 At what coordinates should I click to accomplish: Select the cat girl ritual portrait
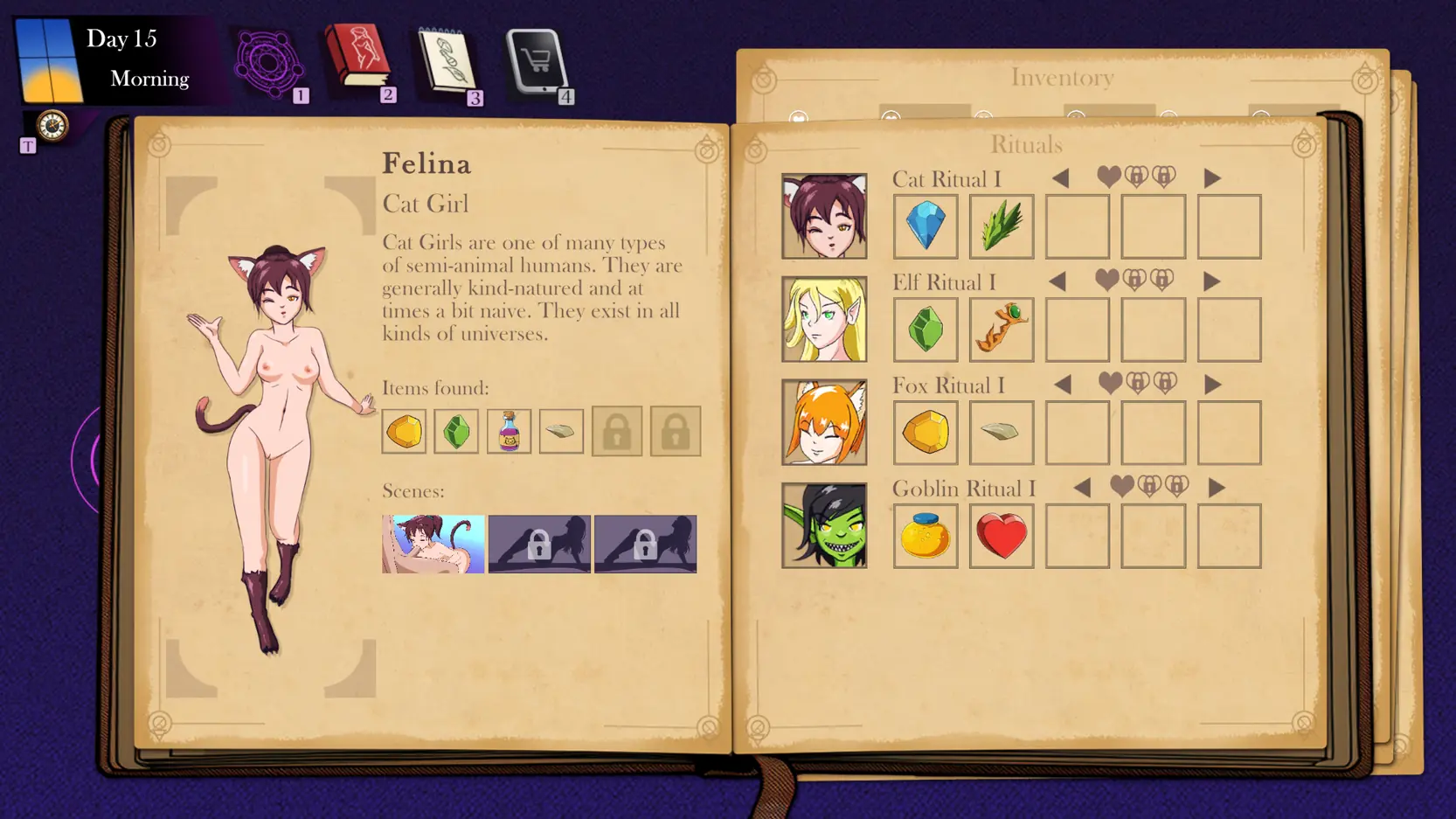[x=824, y=216]
